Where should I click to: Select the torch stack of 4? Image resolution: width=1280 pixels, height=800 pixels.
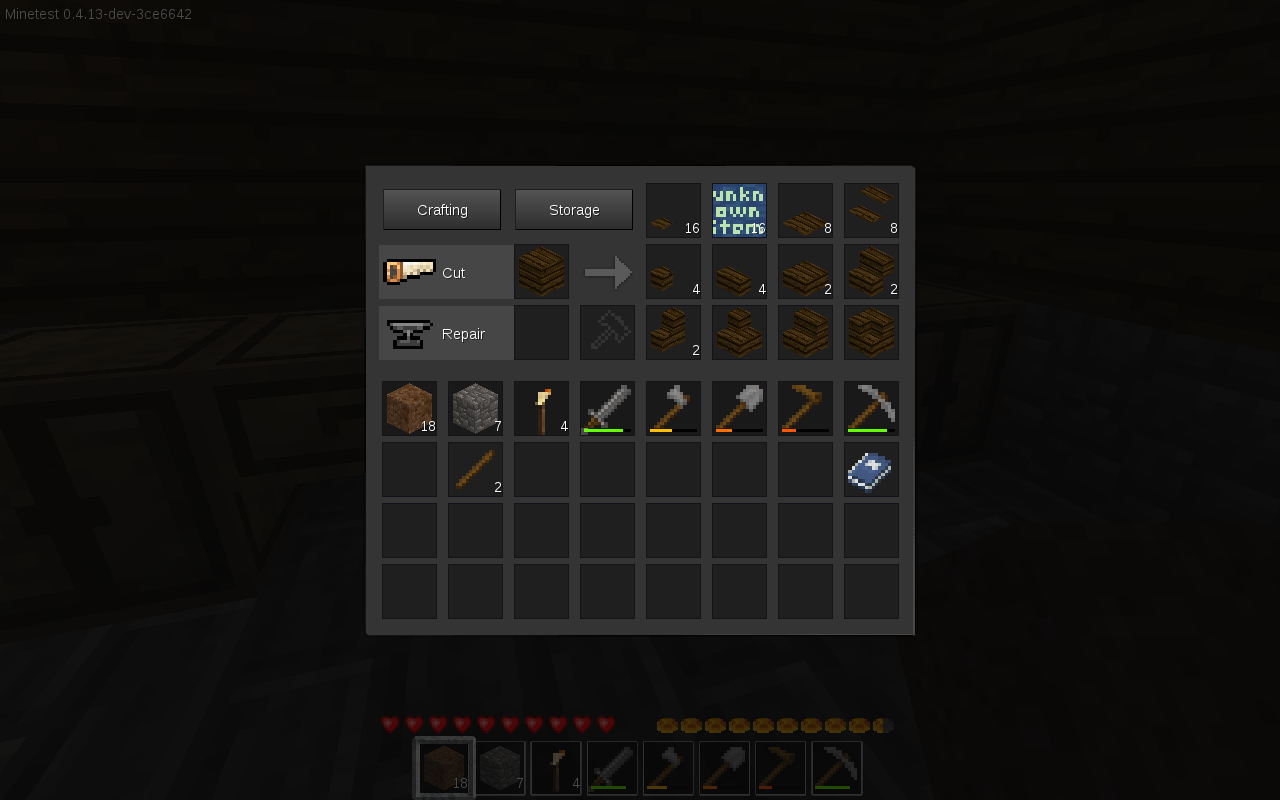click(x=541, y=408)
